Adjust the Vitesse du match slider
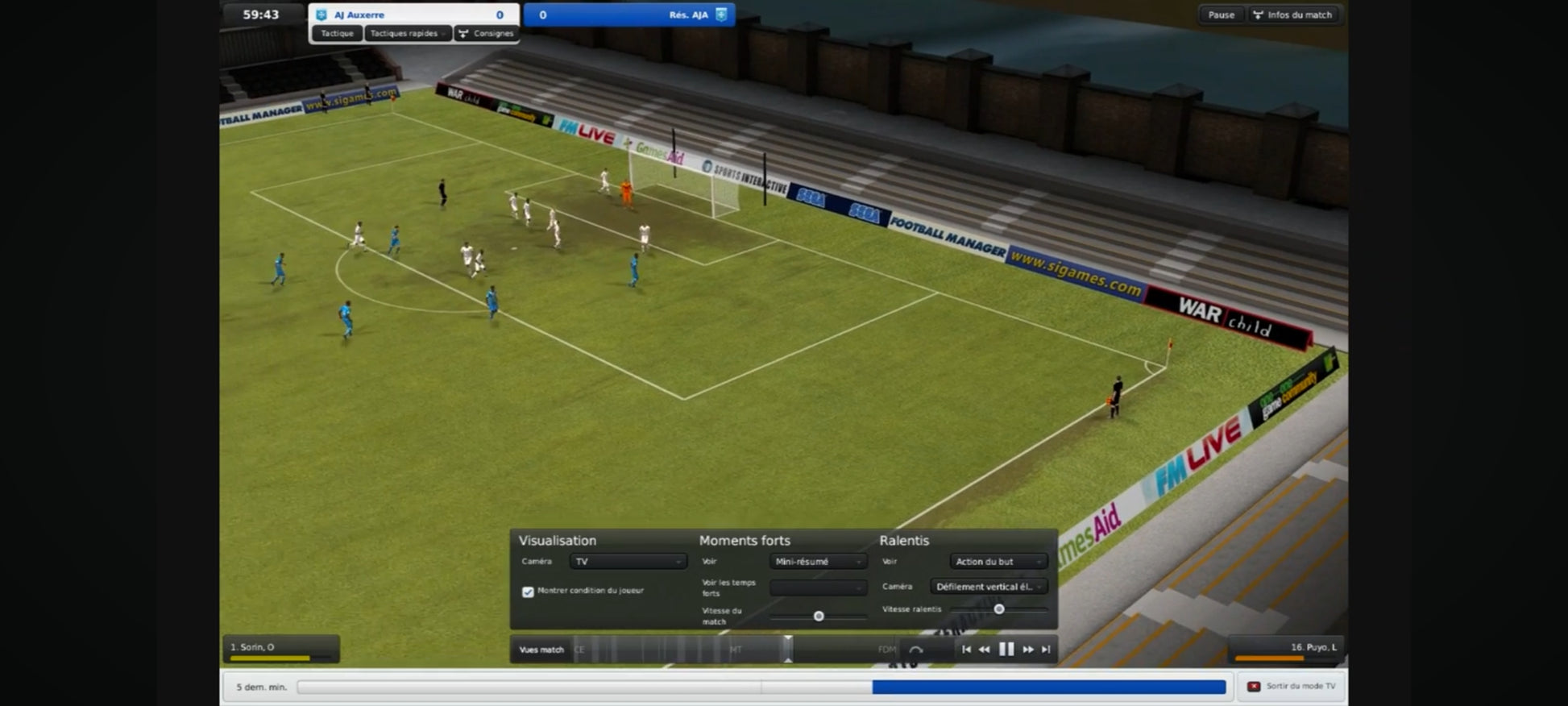The width and height of the screenshot is (1568, 706). pyautogui.click(x=819, y=617)
